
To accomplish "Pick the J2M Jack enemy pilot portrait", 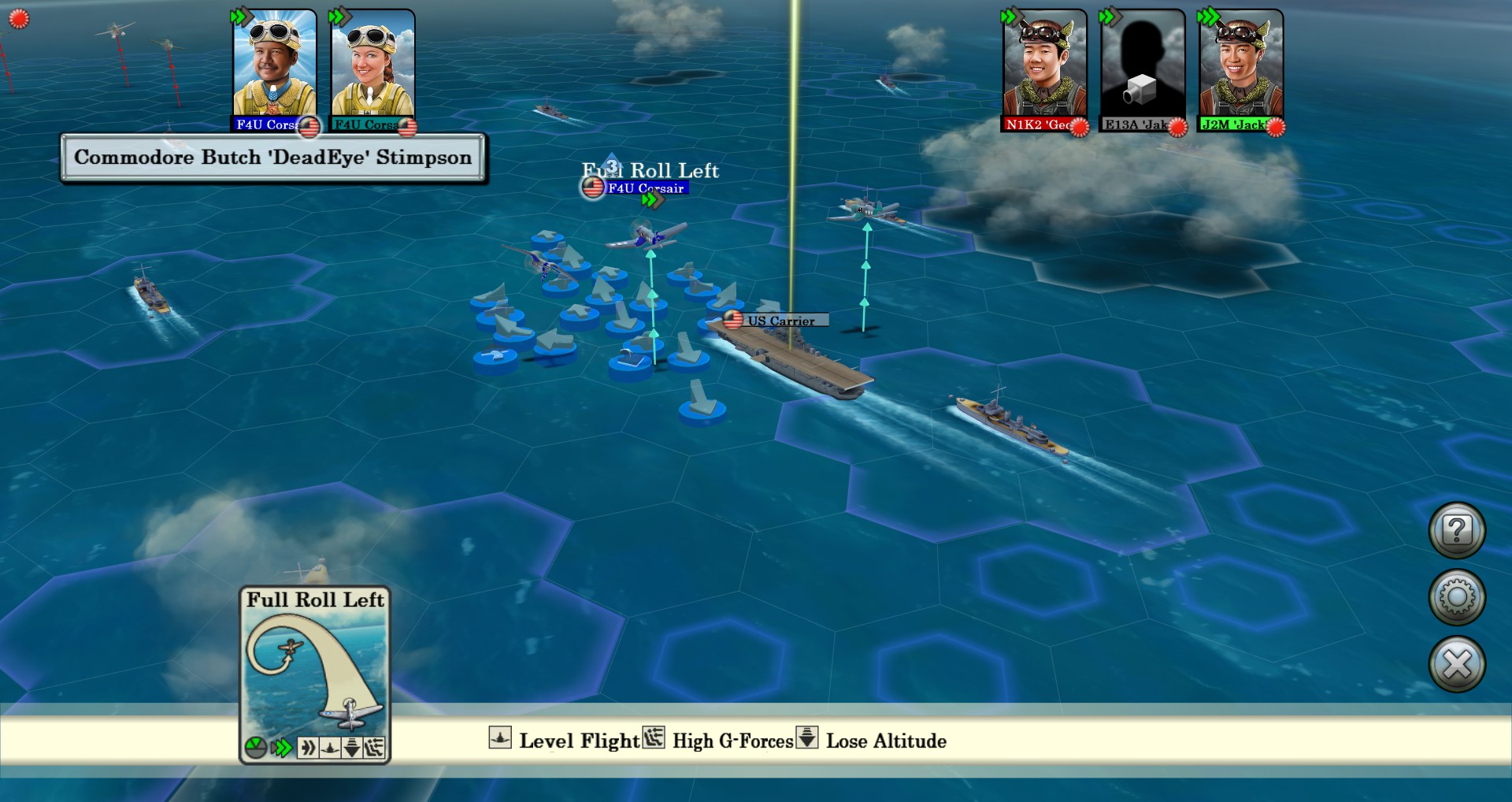I will pos(1240,65).
